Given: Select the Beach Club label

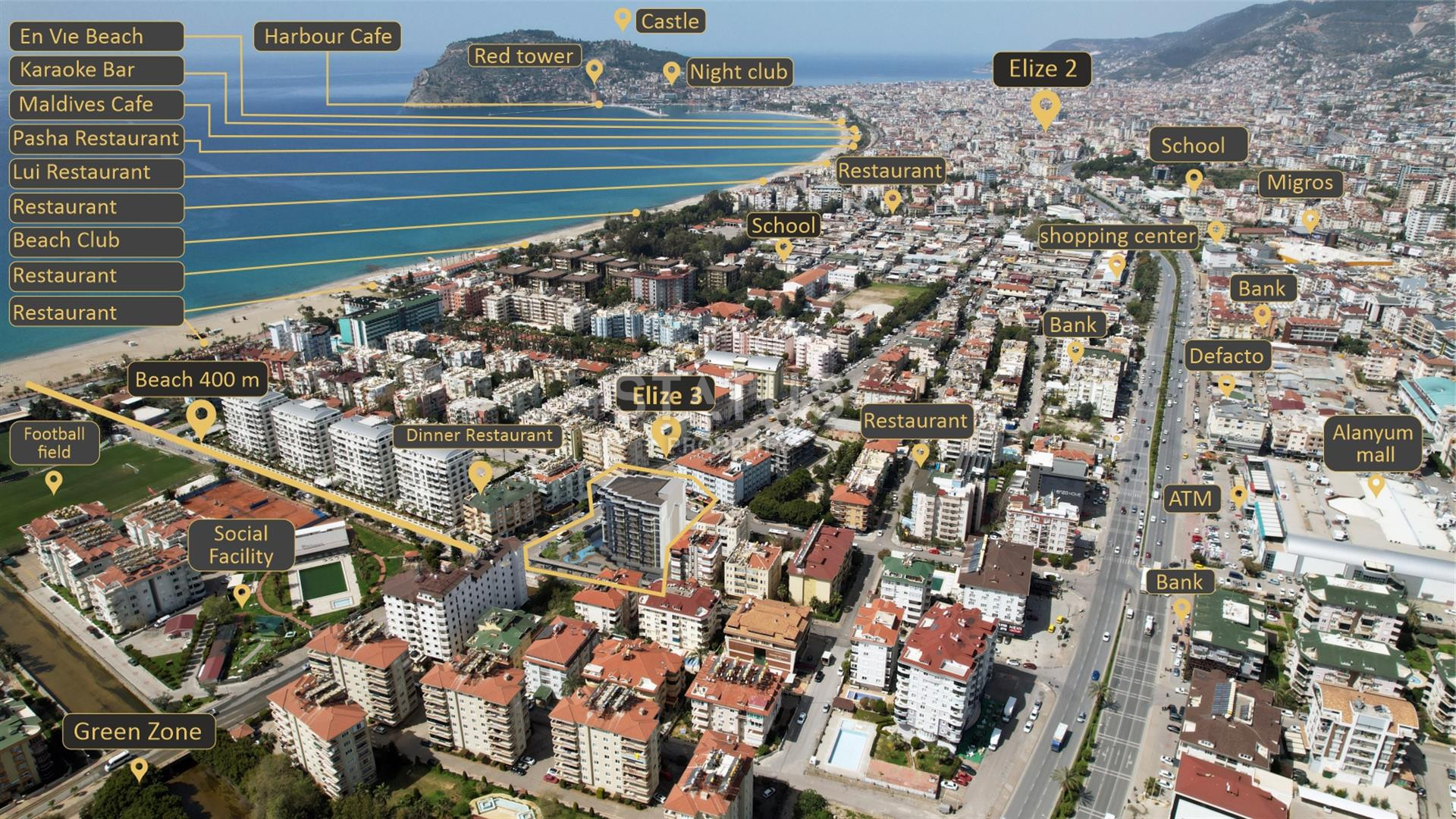Looking at the screenshot, I should pyautogui.click(x=96, y=241).
